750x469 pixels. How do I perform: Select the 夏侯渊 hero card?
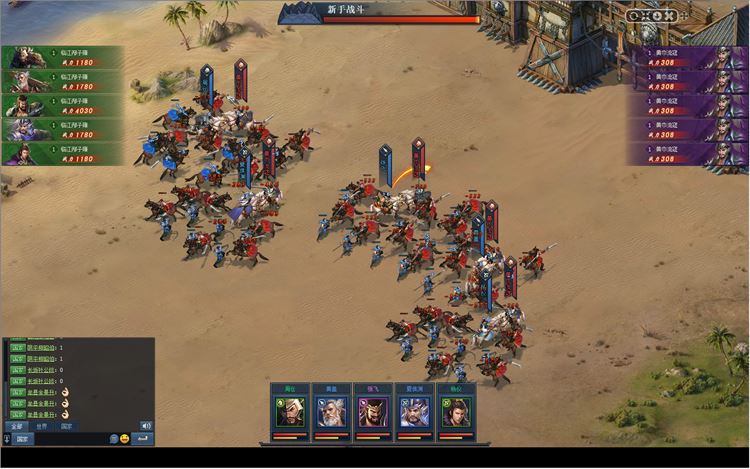point(414,412)
